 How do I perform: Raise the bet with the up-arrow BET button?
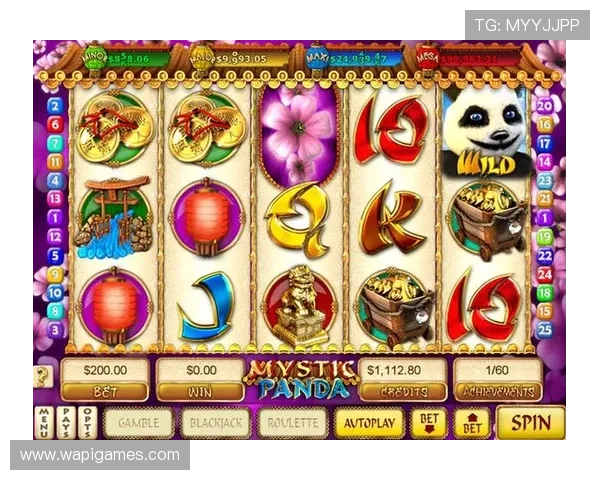[x=472, y=422]
